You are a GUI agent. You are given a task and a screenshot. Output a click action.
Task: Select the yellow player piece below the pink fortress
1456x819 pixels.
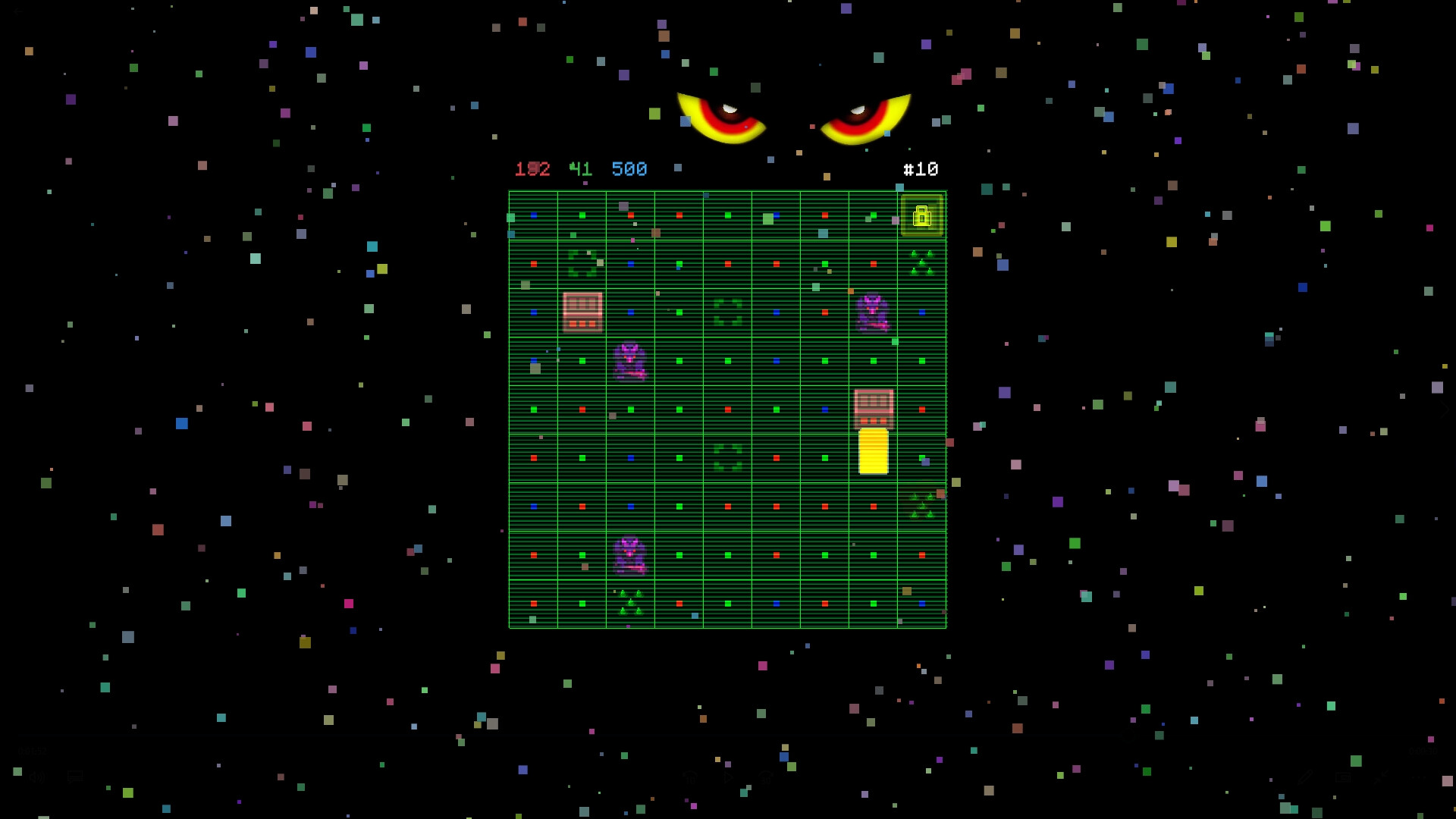coord(874,451)
